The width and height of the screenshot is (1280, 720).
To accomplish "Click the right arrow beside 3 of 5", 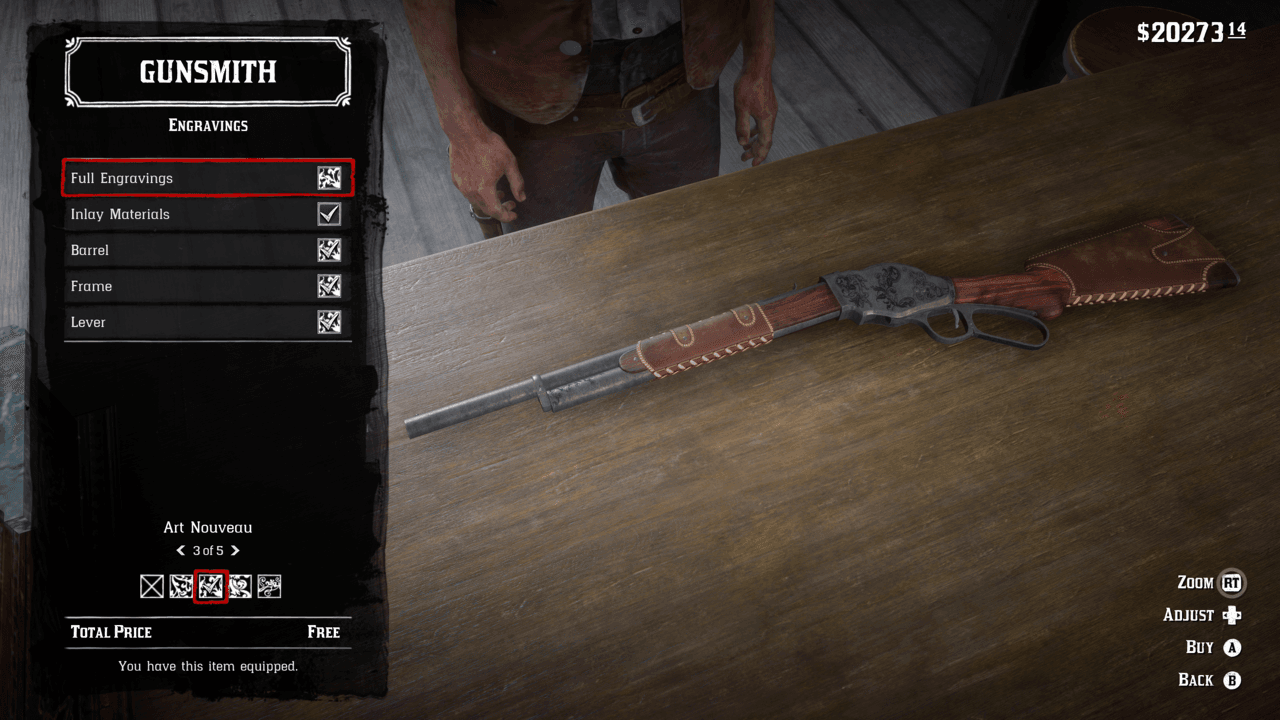I will coord(235,551).
